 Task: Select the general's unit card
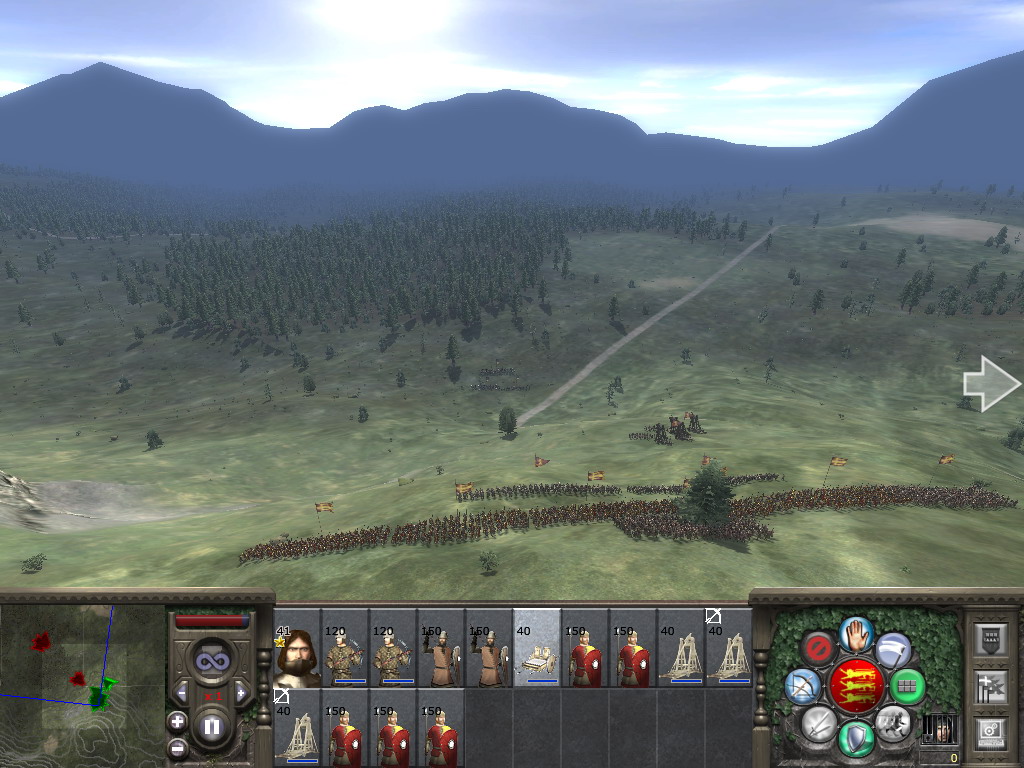pos(297,648)
